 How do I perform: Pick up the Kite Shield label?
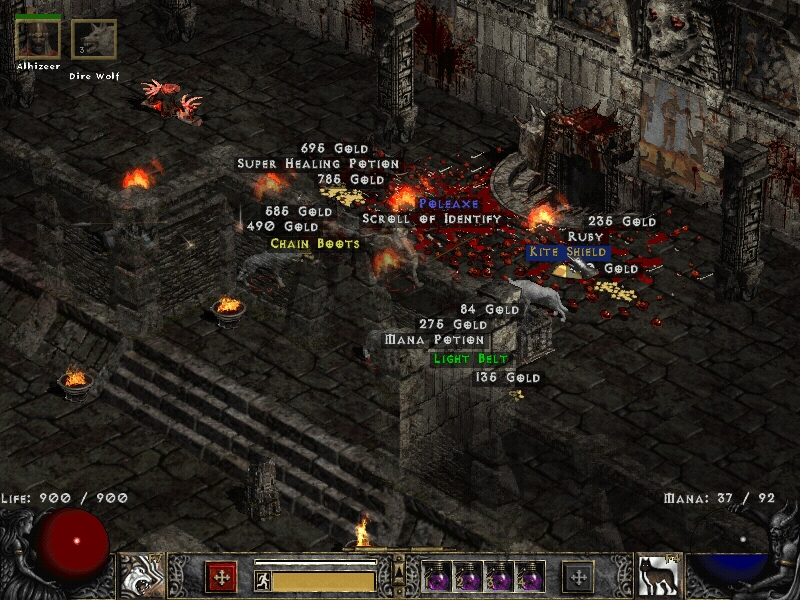(567, 252)
